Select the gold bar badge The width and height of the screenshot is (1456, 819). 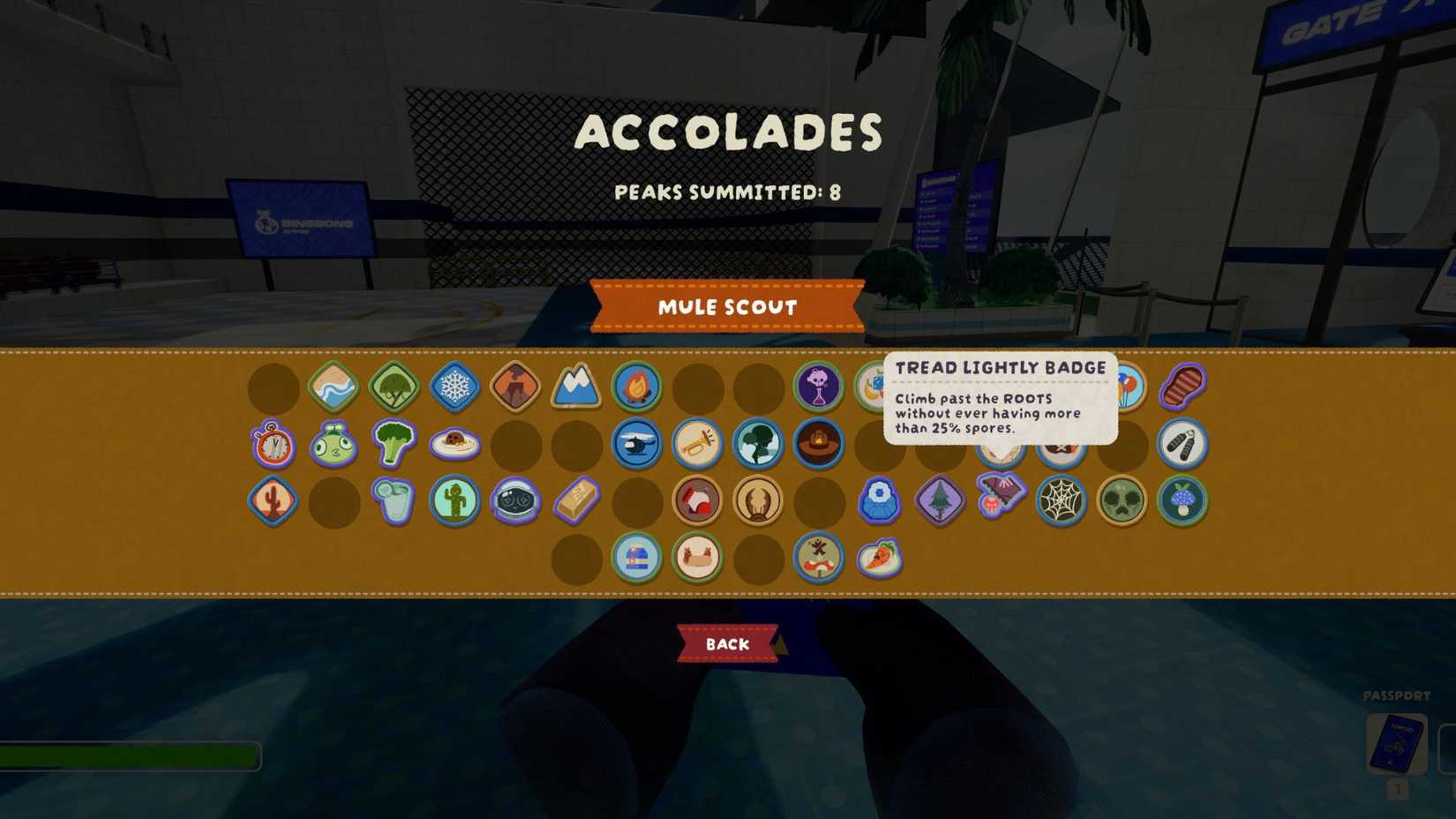click(576, 501)
